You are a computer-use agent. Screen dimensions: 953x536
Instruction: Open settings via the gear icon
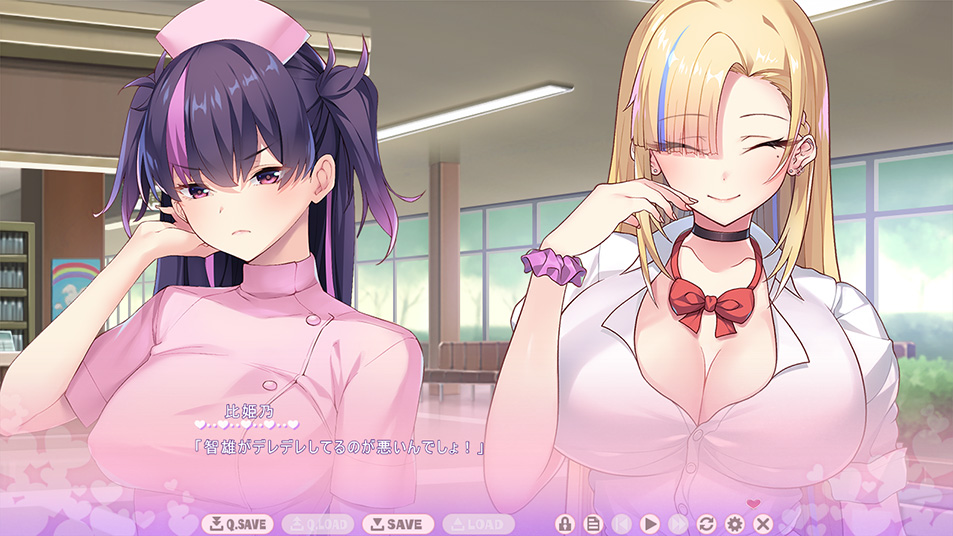pyautogui.click(x=735, y=524)
